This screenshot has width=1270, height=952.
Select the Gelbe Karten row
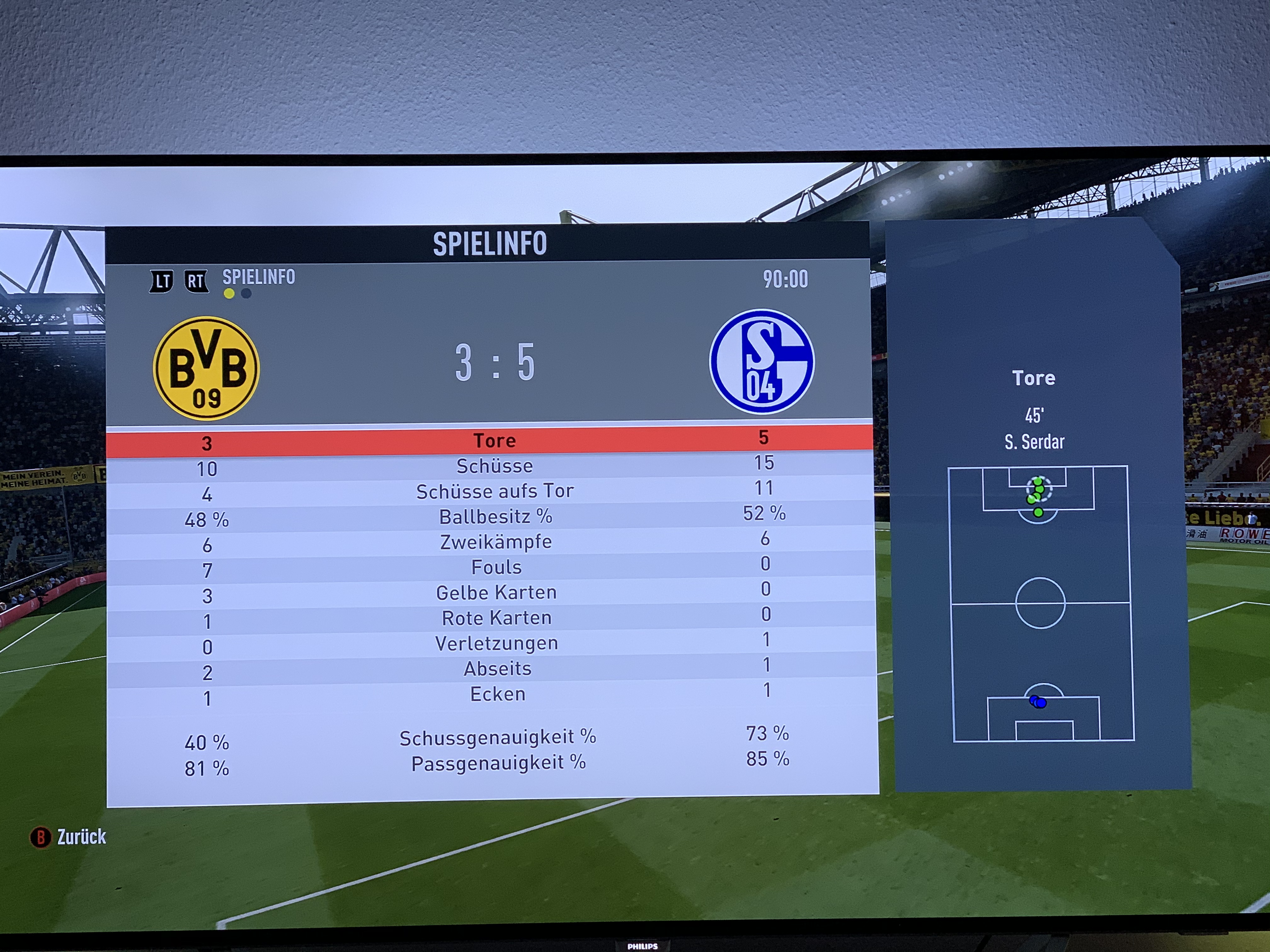point(496,592)
